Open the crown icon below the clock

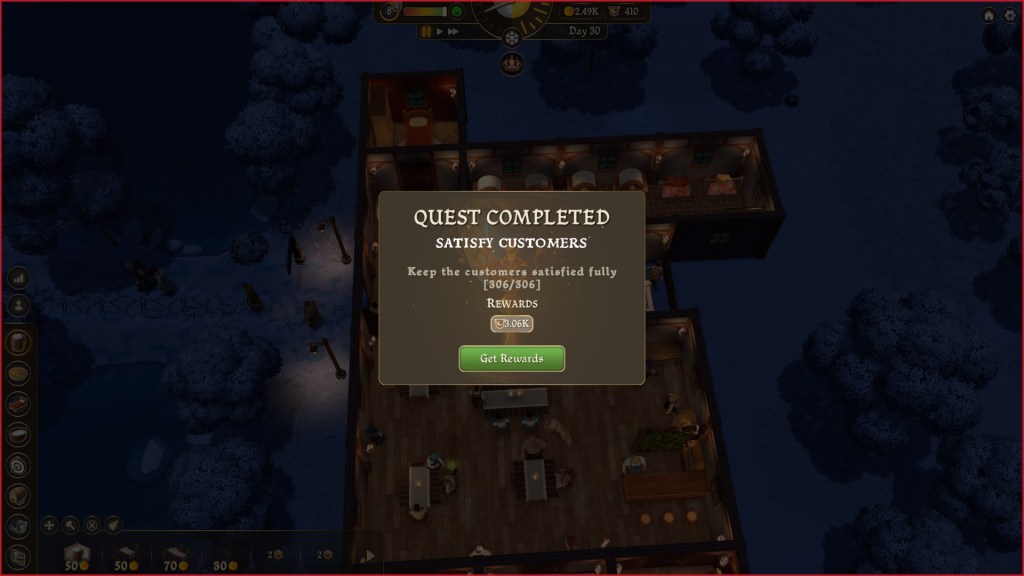pos(512,63)
